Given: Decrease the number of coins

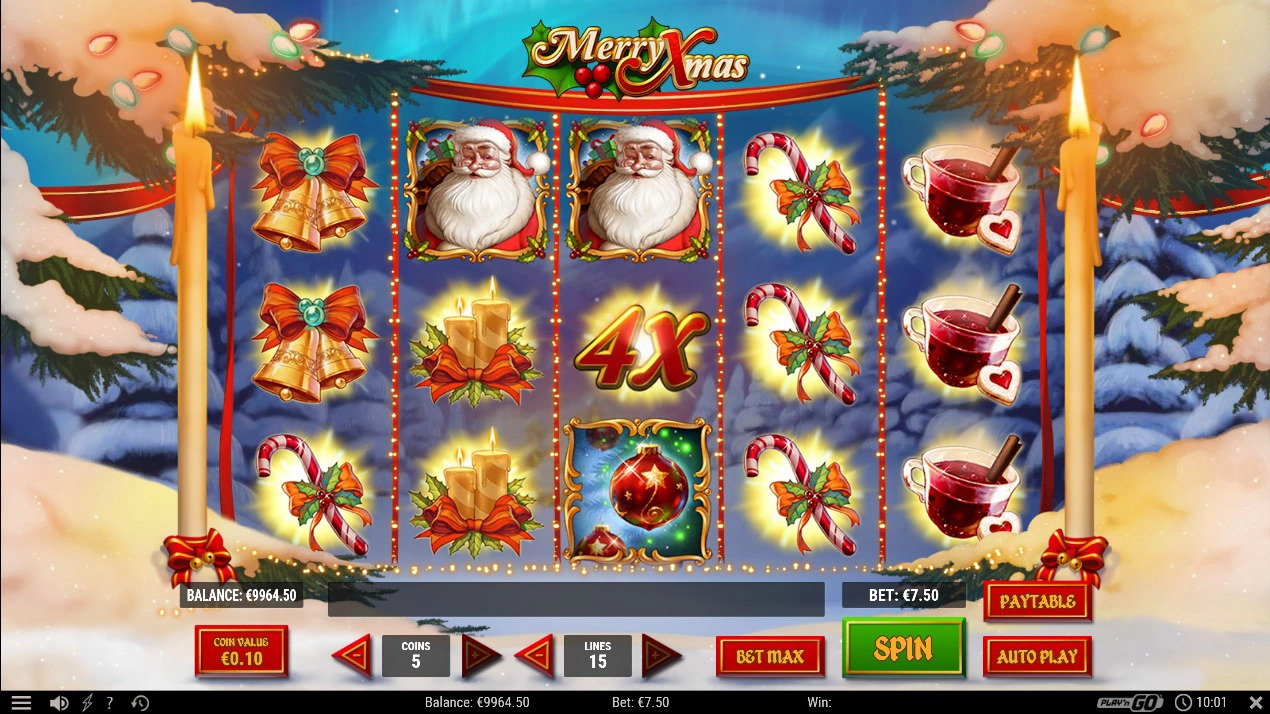Looking at the screenshot, I should pos(352,656).
